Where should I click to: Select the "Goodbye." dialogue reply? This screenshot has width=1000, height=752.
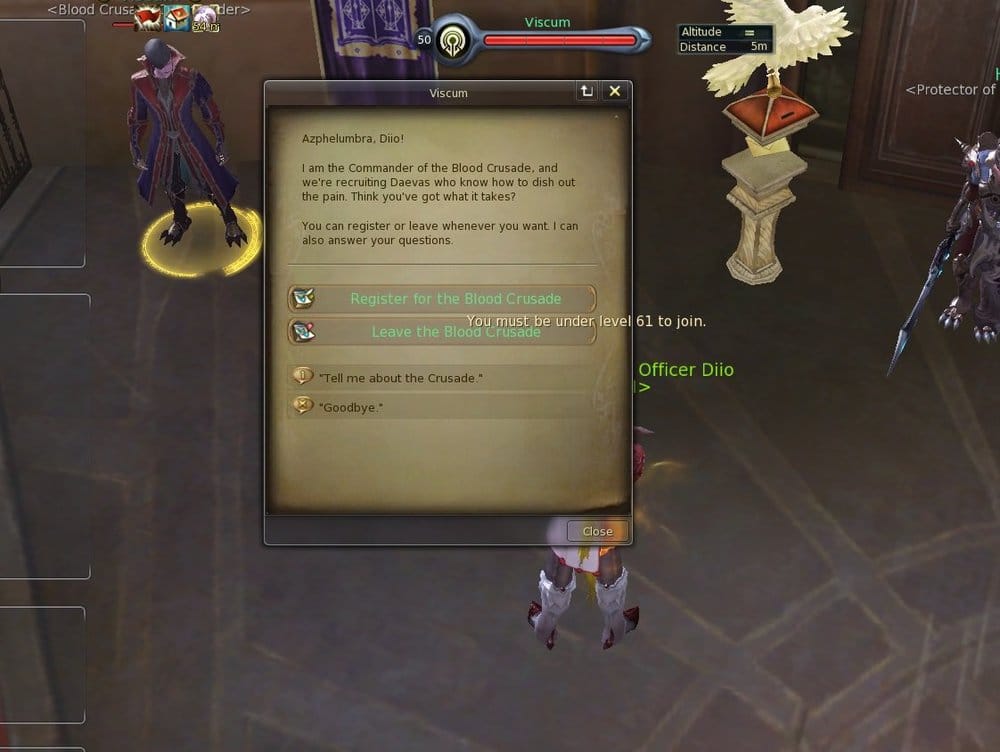point(351,407)
